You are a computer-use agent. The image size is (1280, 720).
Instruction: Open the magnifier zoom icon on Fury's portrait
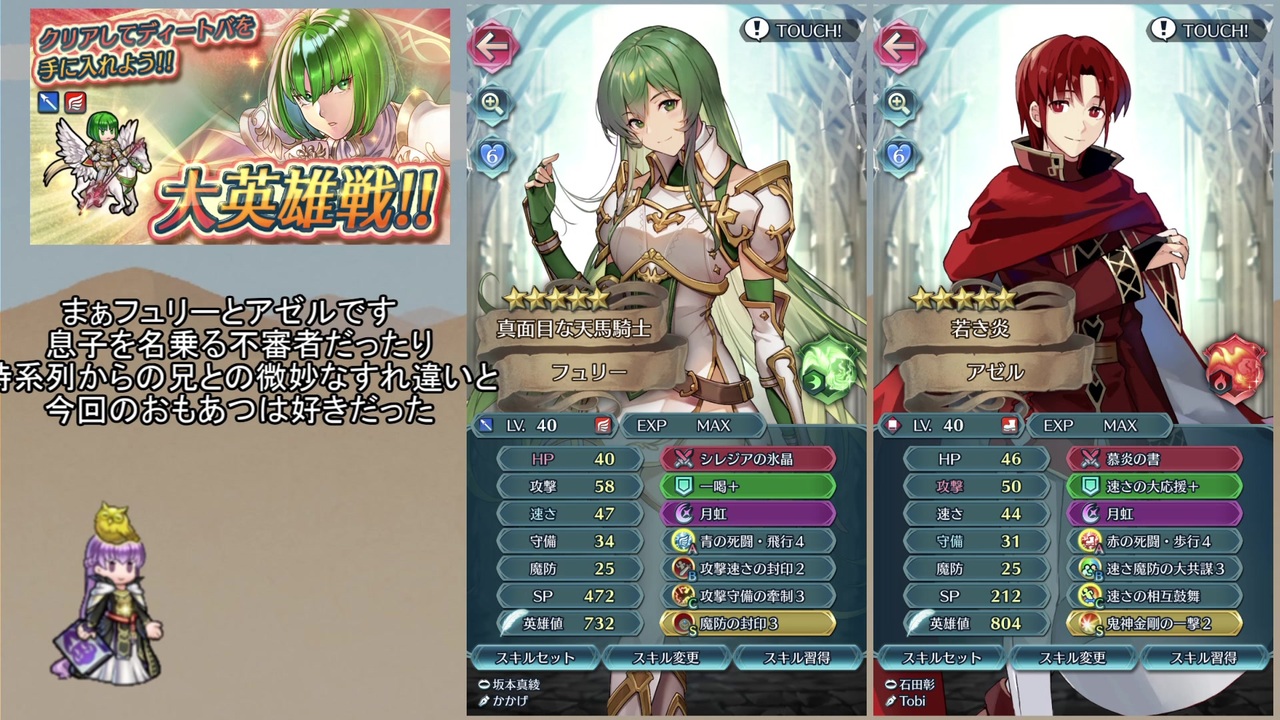tap(491, 103)
